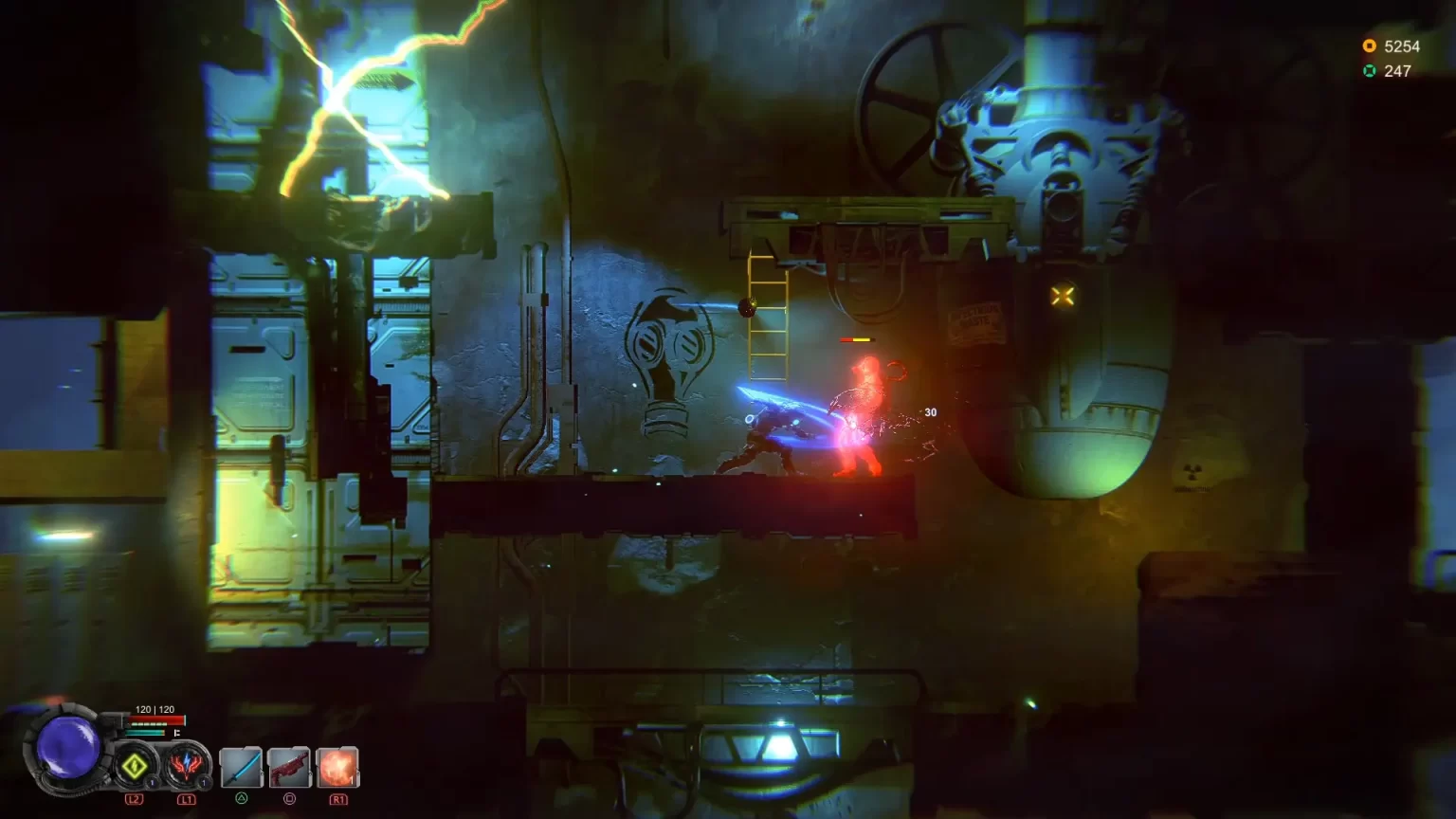Click the purple energy orb gauge
This screenshot has height=819, width=1456.
[x=68, y=747]
